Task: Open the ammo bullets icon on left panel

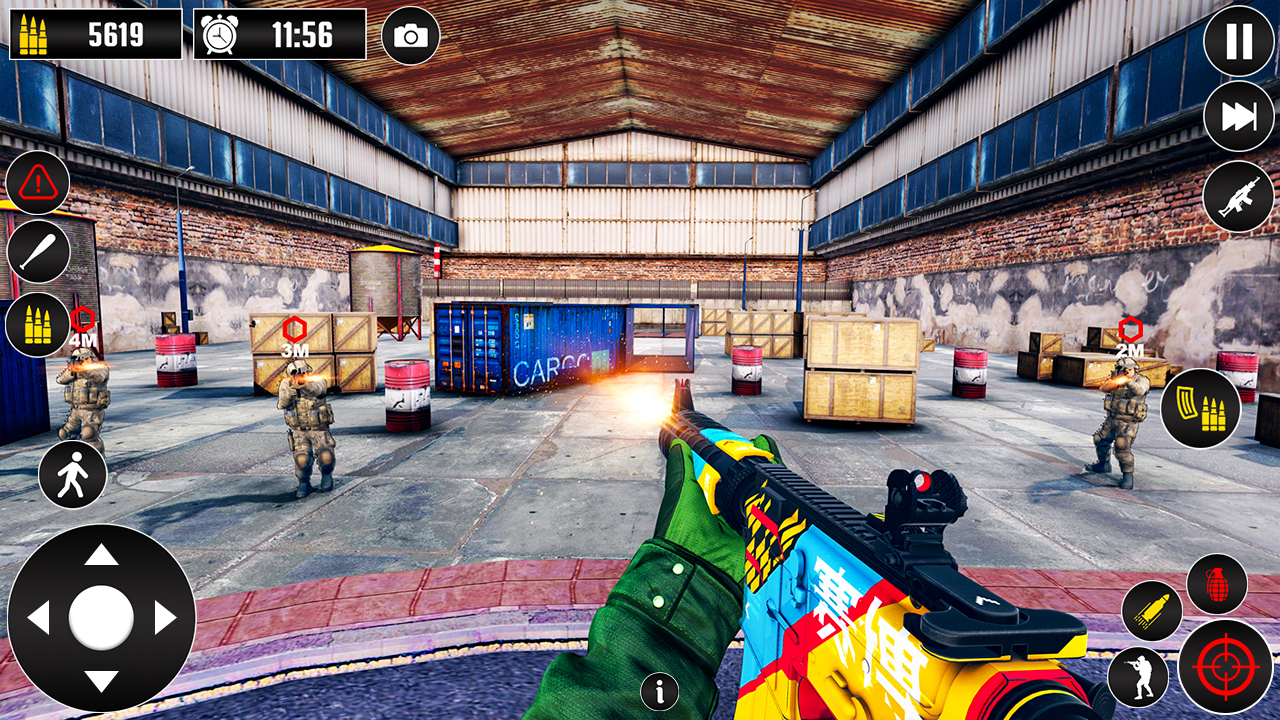Action: 38,325
